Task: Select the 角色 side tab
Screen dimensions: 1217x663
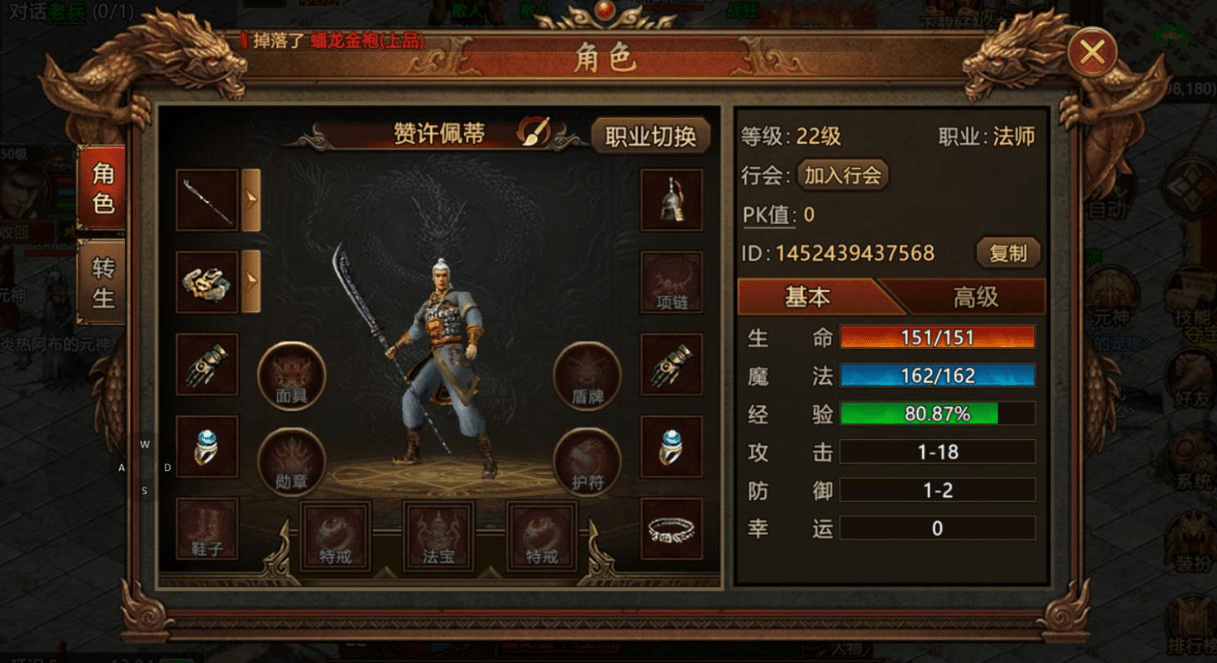Action: tap(103, 189)
